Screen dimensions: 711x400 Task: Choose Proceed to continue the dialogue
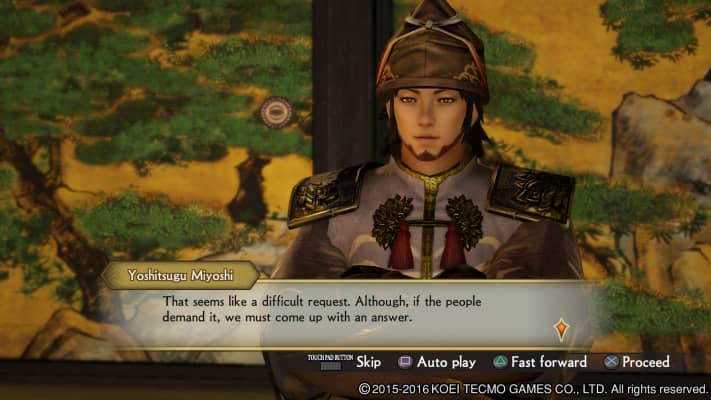636,362
